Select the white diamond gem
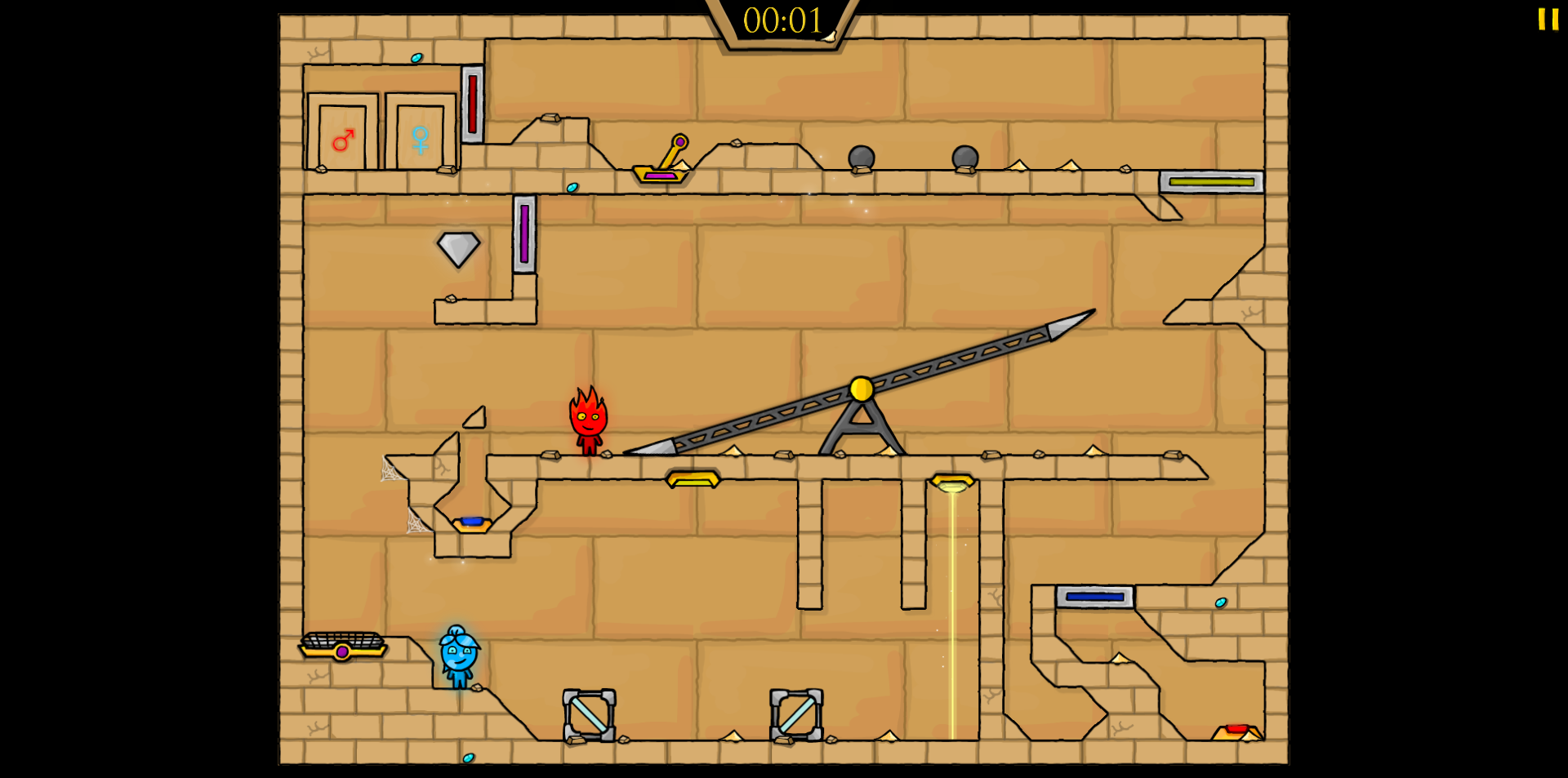Image resolution: width=1568 pixels, height=778 pixels. 460,247
